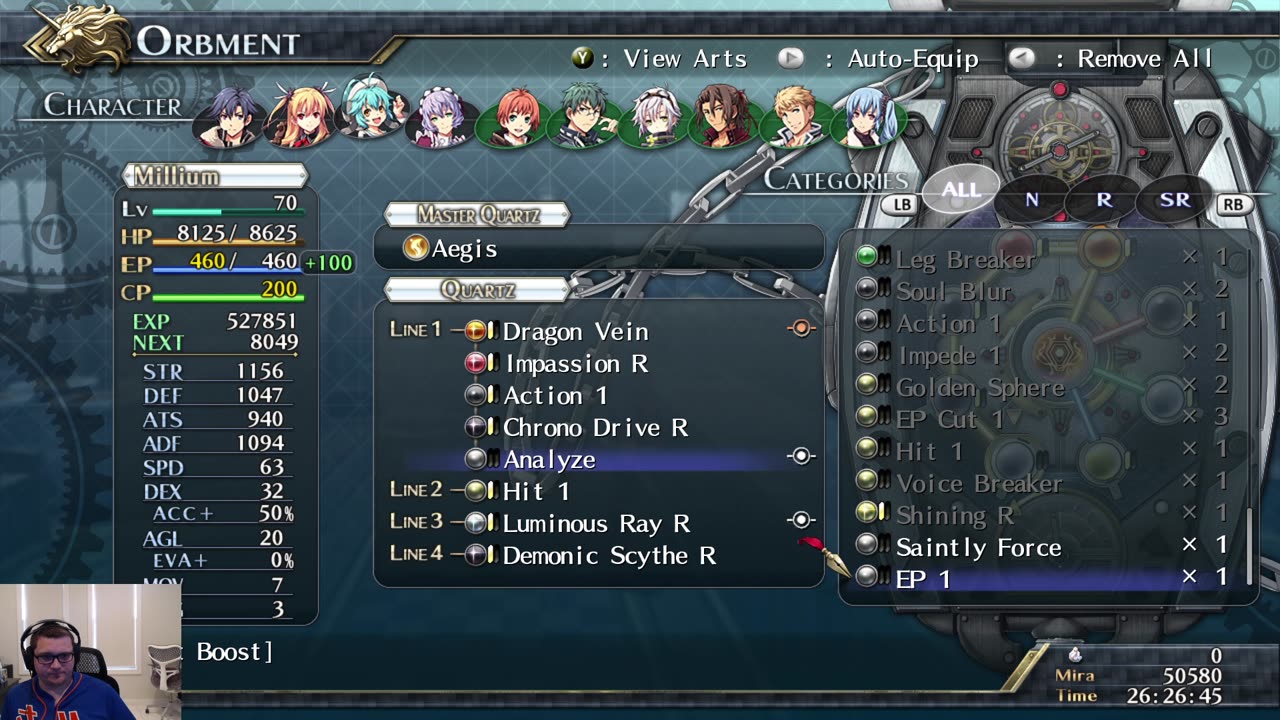Open the R category tab
This screenshot has height=720, width=1280.
[x=1104, y=200]
